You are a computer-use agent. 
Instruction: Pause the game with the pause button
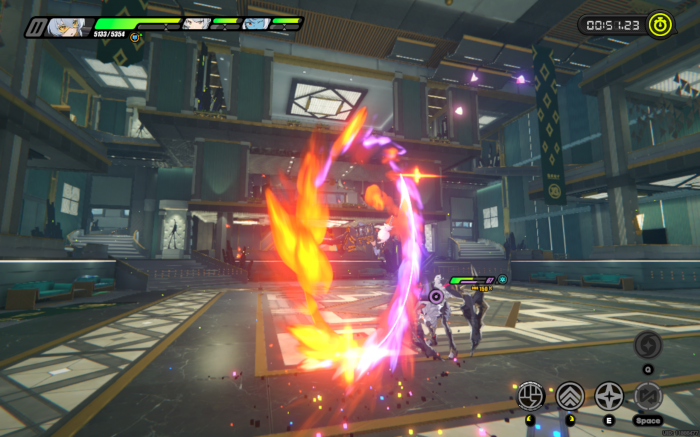click(36, 27)
